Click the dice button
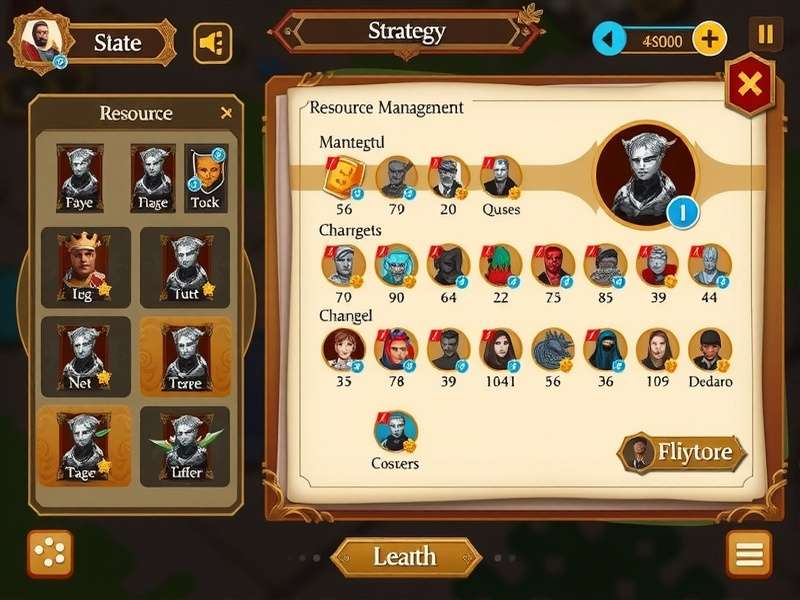Viewport: 800px width, 600px height. pyautogui.click(x=49, y=554)
